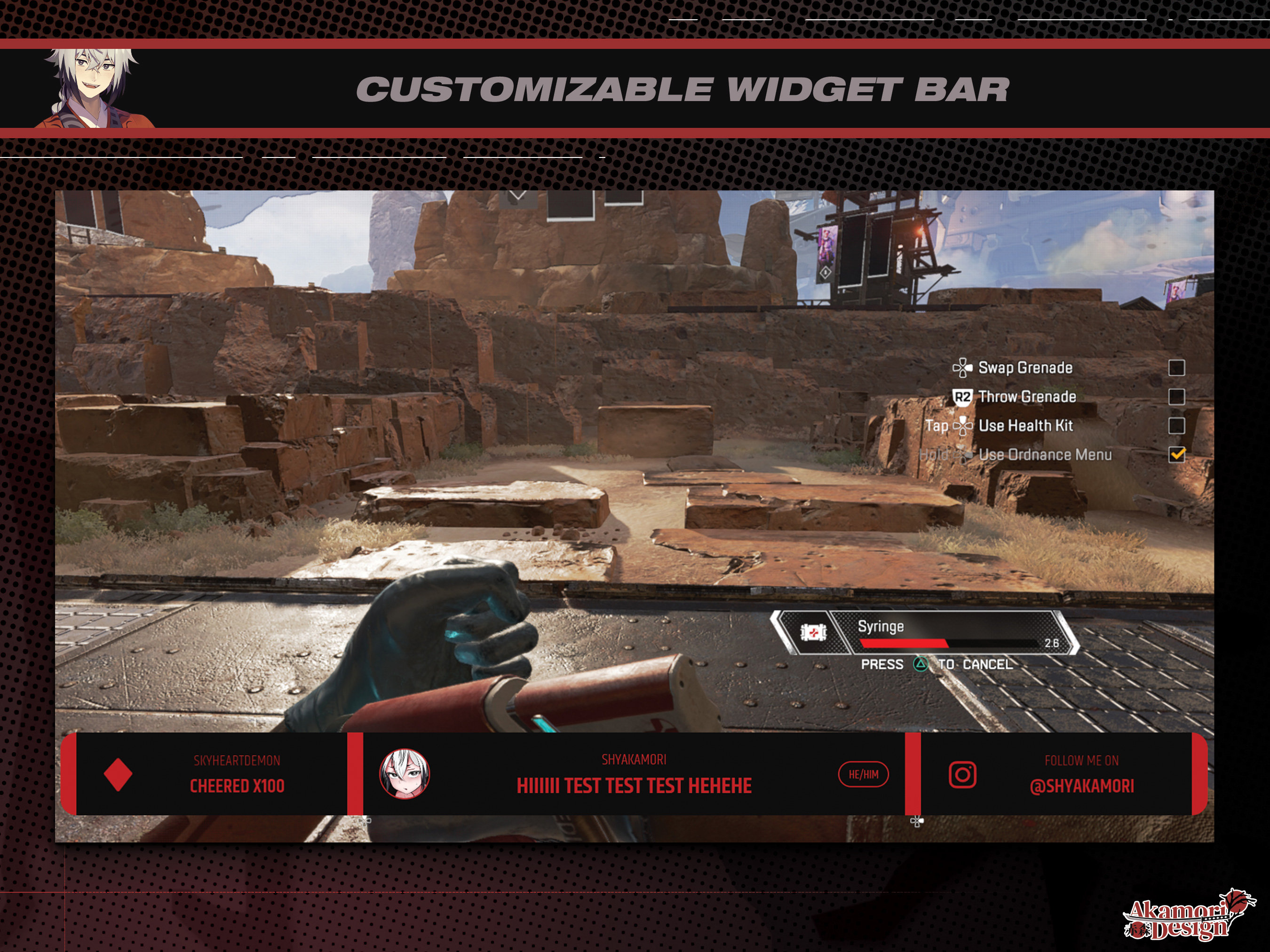1270x952 pixels.
Task: Click the @SHYAKAMORI handle link
Action: [x=1083, y=787]
